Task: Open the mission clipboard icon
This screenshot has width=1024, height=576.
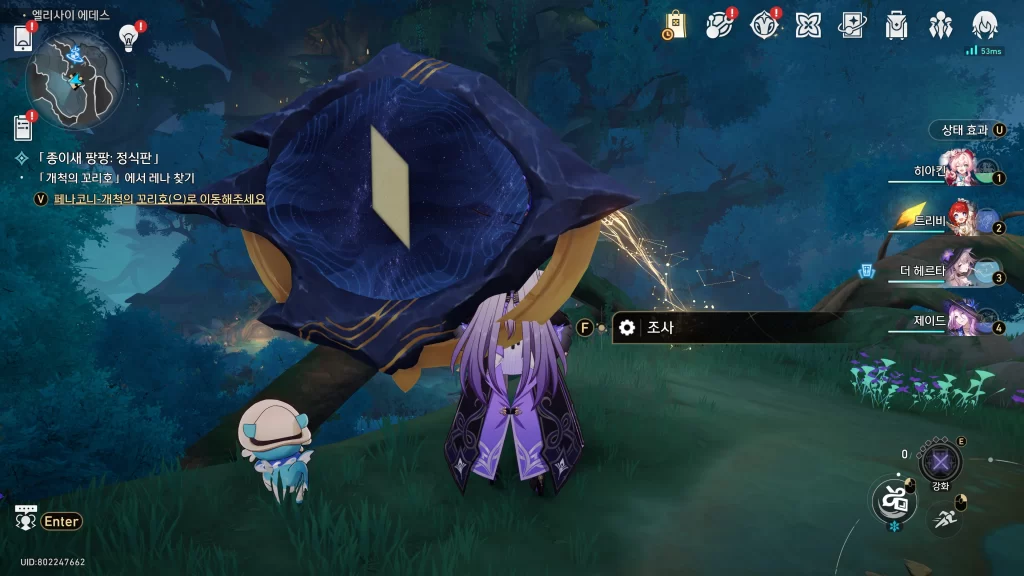Action: point(24,128)
